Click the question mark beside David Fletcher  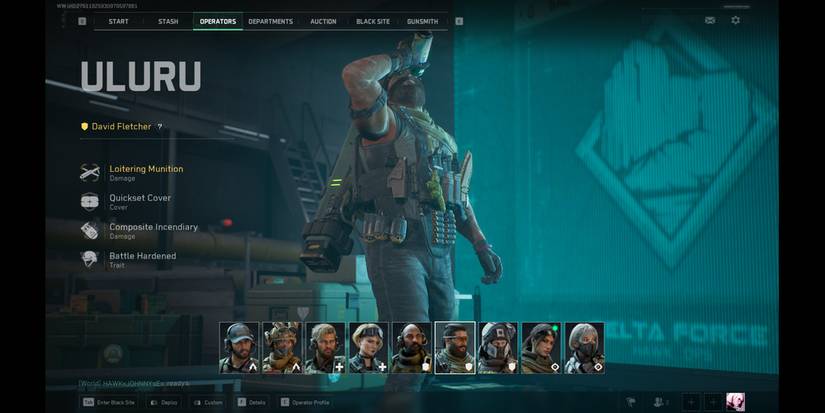160,127
